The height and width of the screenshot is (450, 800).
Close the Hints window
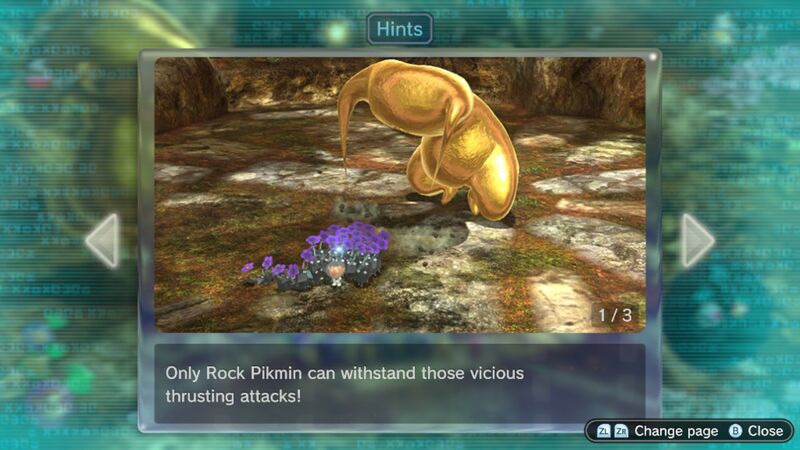756,431
